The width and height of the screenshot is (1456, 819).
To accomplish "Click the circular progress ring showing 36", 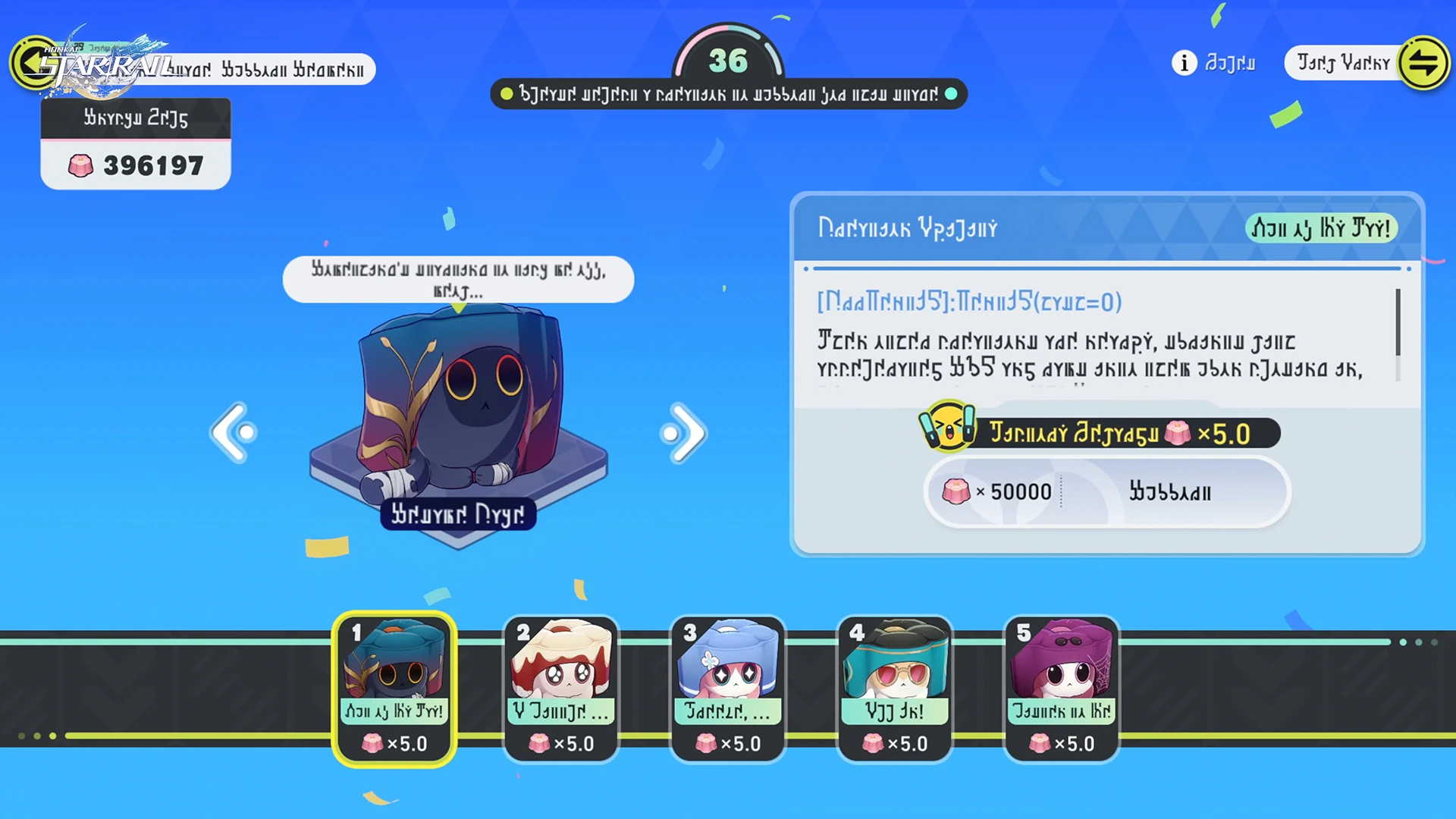I will coord(729,61).
